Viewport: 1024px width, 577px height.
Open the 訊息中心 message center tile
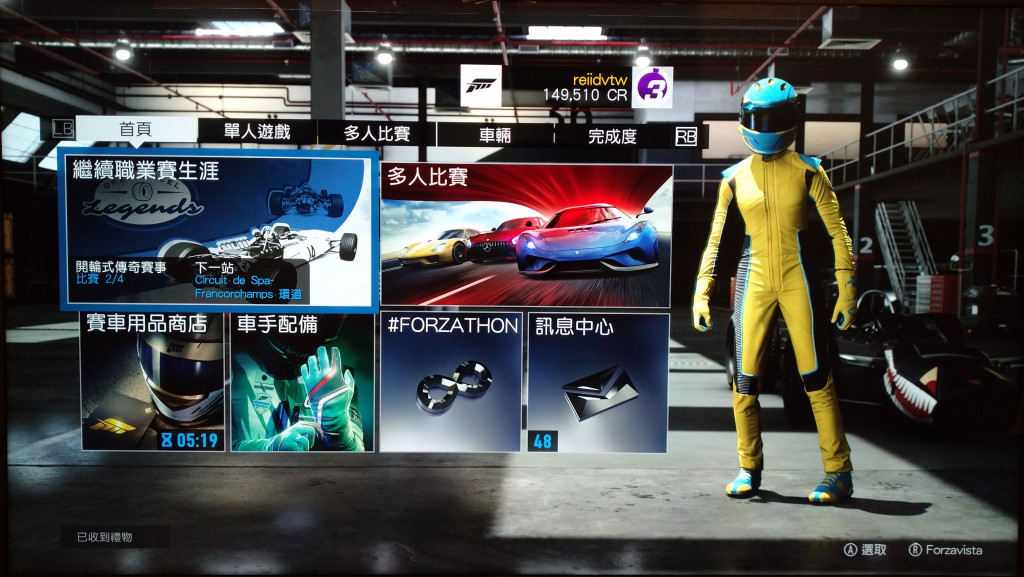(598, 382)
